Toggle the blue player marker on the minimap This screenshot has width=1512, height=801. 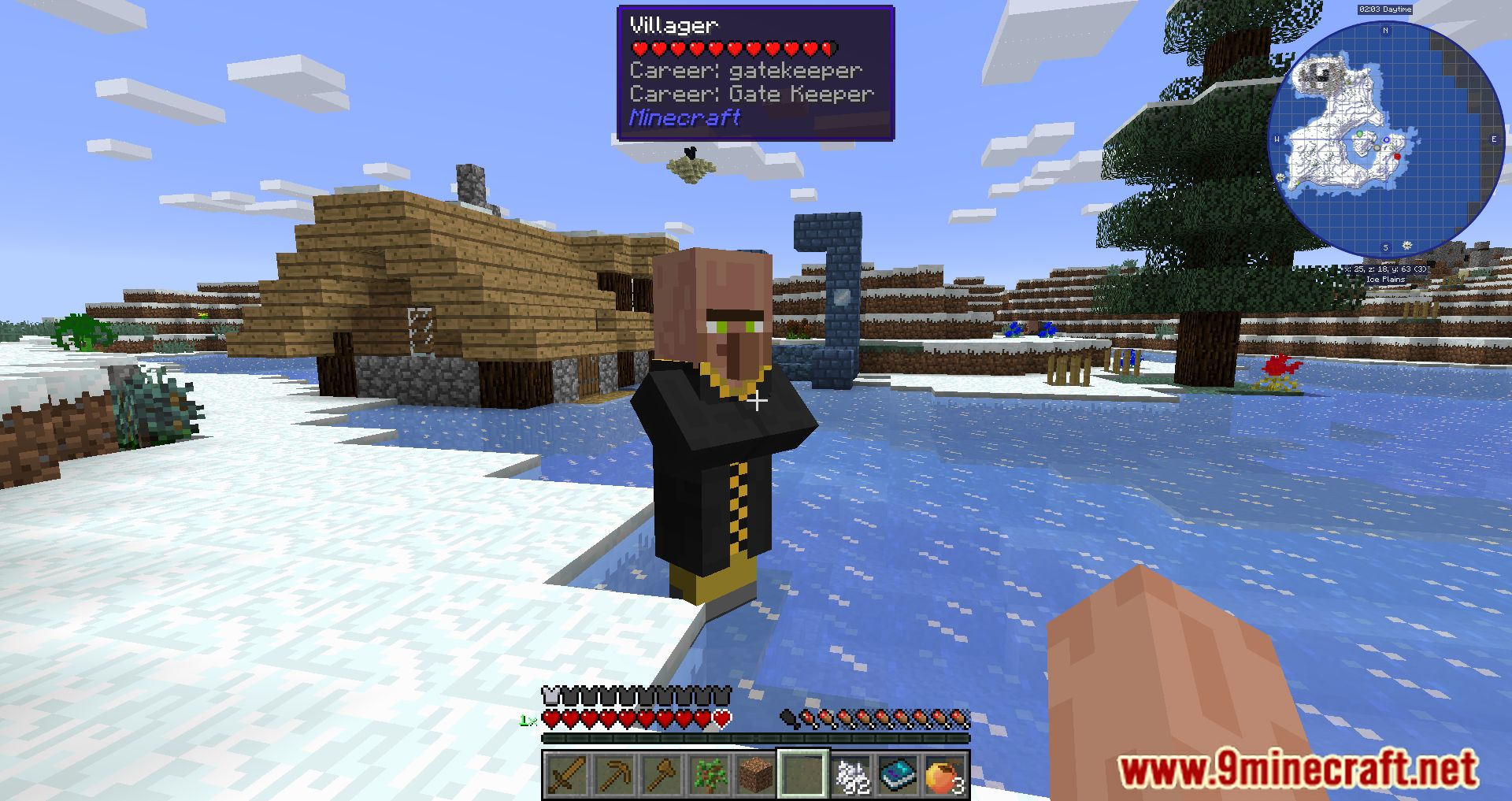(x=1386, y=139)
